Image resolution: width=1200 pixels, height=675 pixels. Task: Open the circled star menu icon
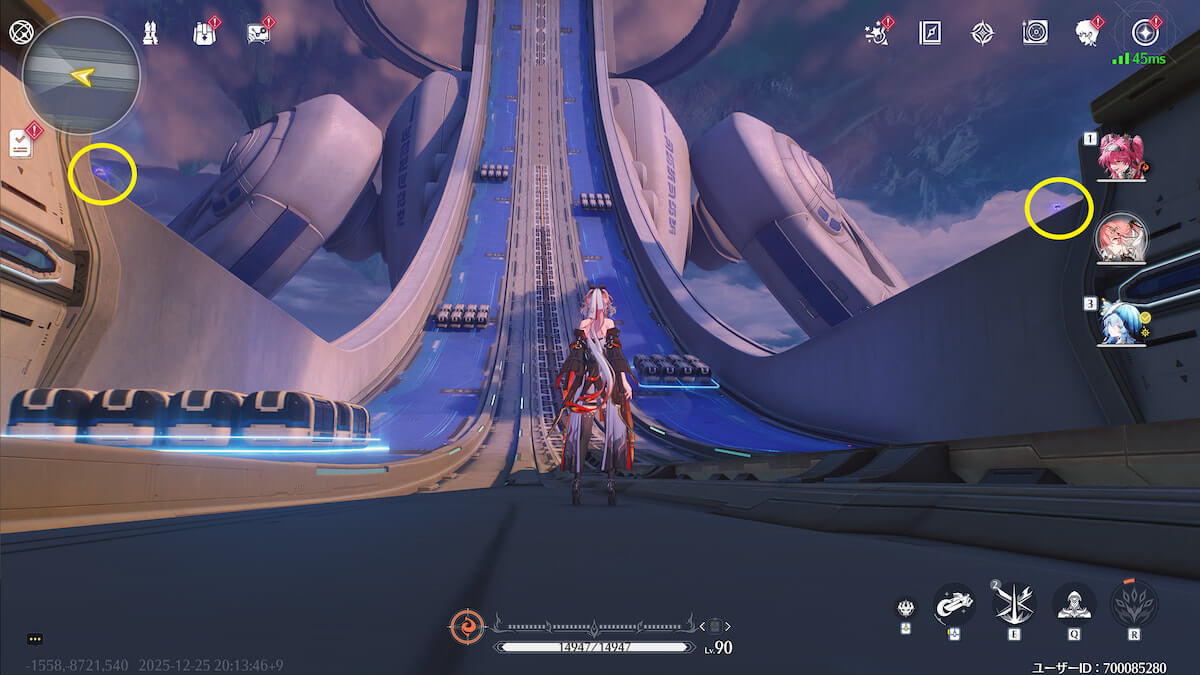(1143, 31)
